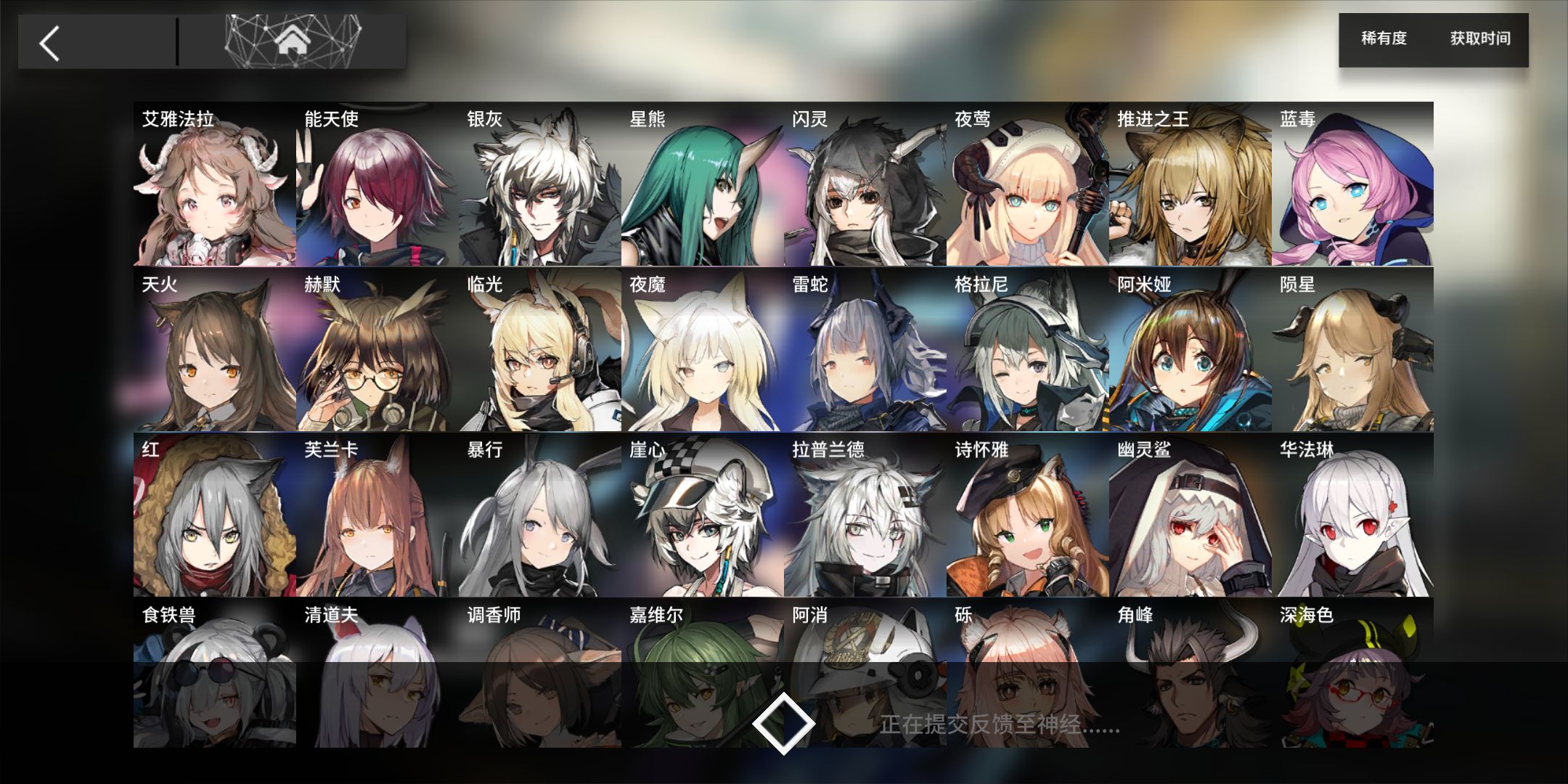
Task: Go back with the arrow button
Action: (50, 44)
